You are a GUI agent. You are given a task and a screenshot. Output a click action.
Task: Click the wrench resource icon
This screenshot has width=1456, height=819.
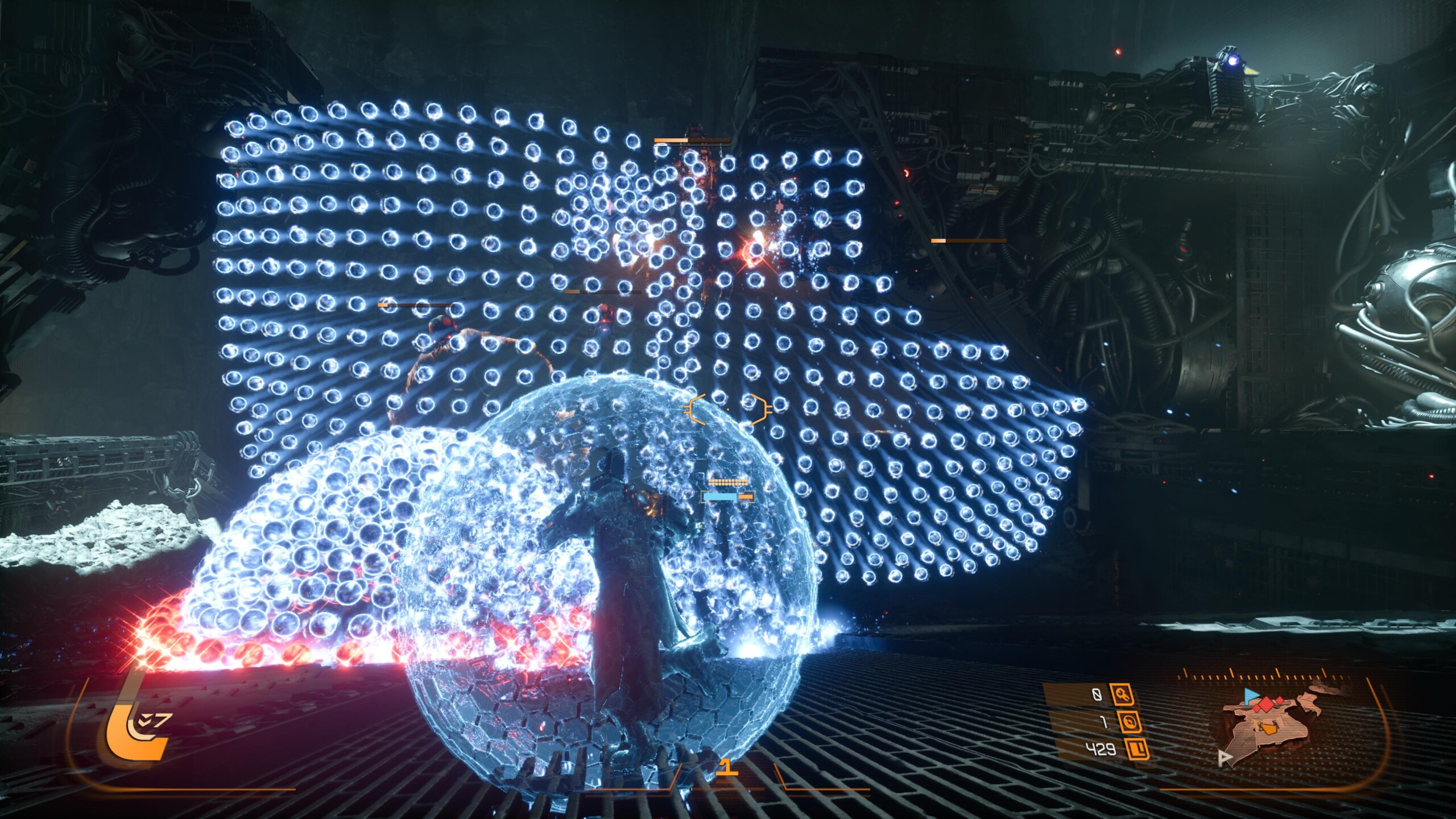[1123, 694]
